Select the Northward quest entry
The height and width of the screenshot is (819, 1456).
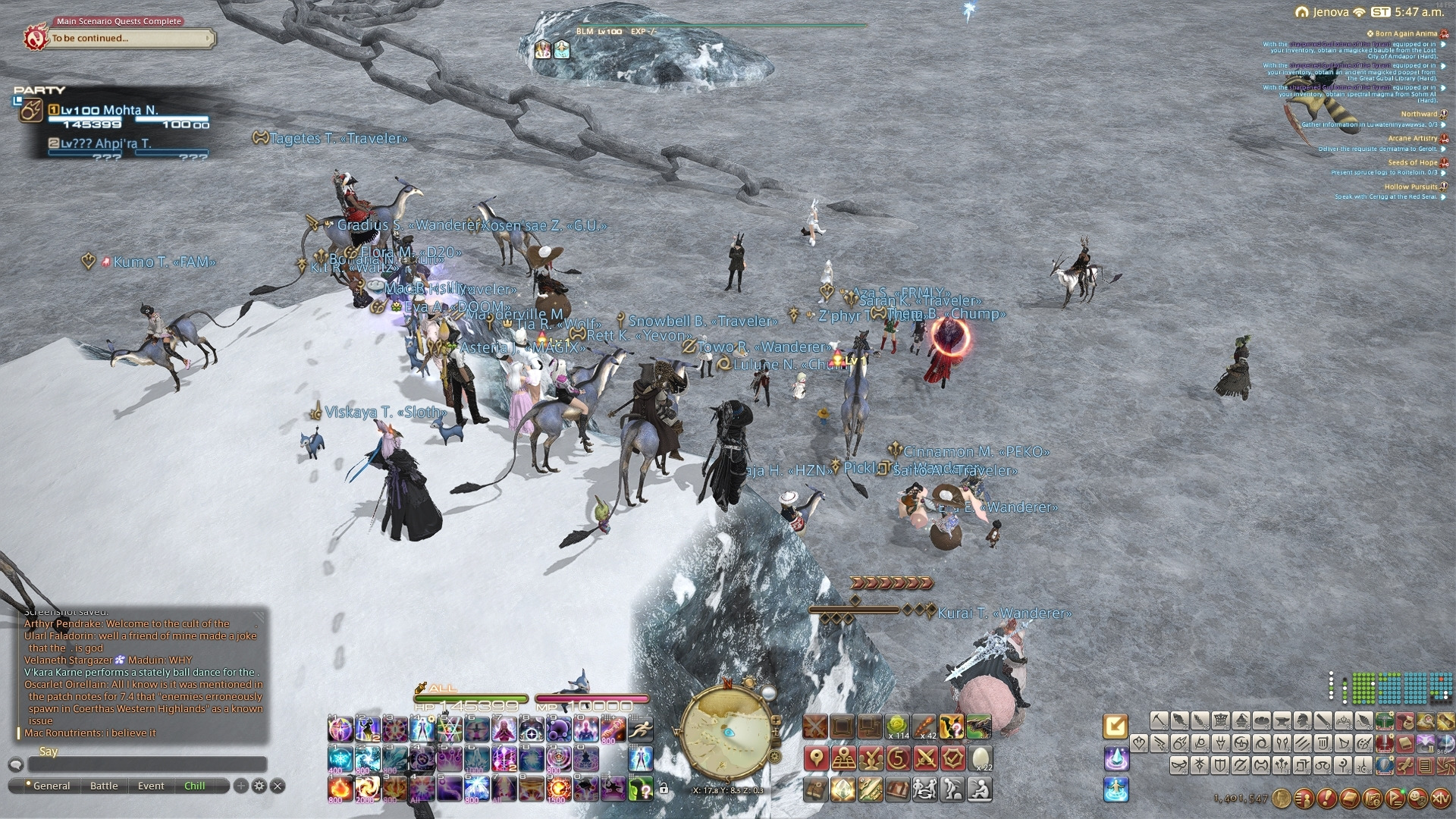click(x=1419, y=114)
